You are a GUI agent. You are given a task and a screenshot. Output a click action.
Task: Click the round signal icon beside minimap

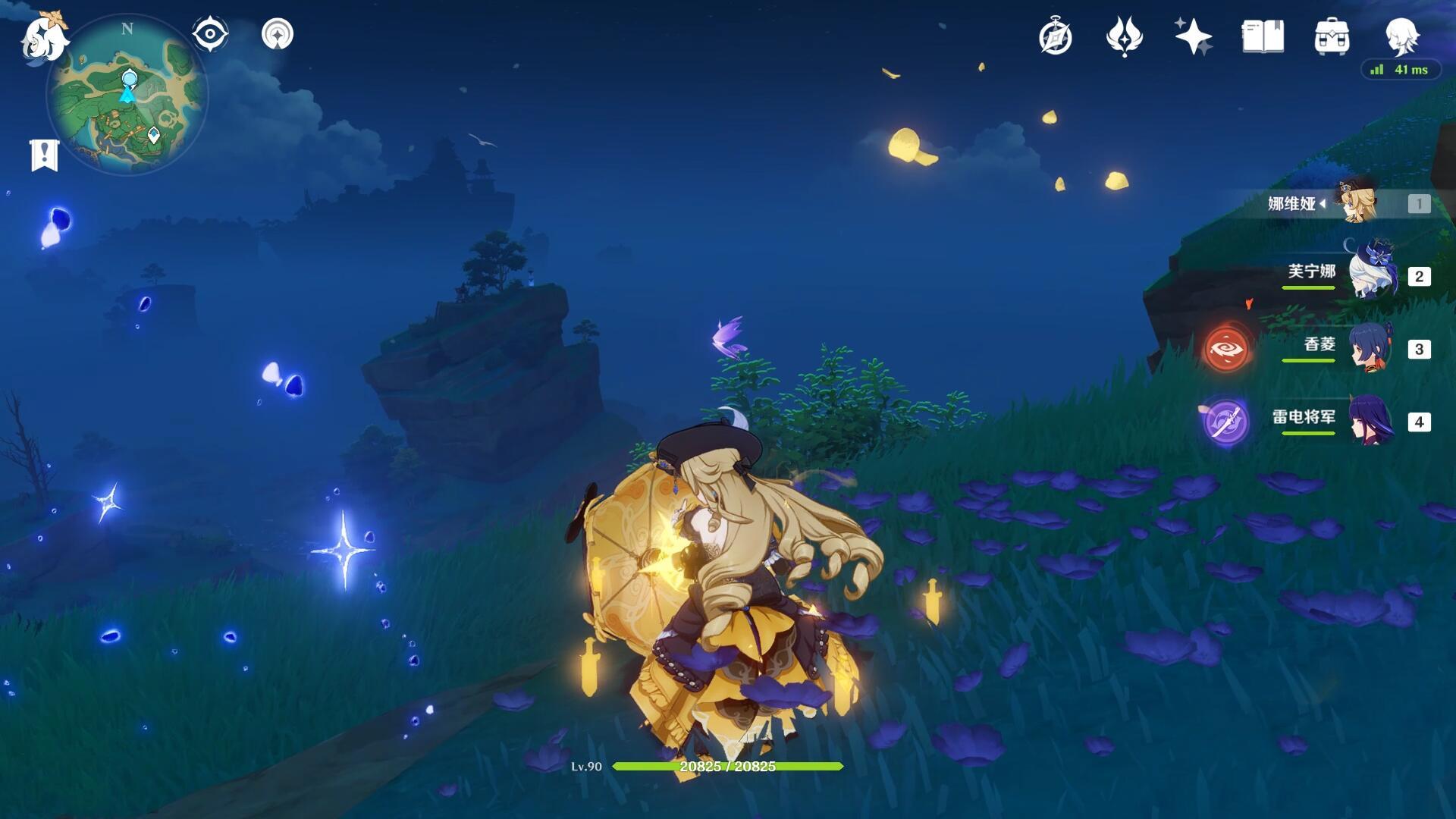pyautogui.click(x=278, y=34)
